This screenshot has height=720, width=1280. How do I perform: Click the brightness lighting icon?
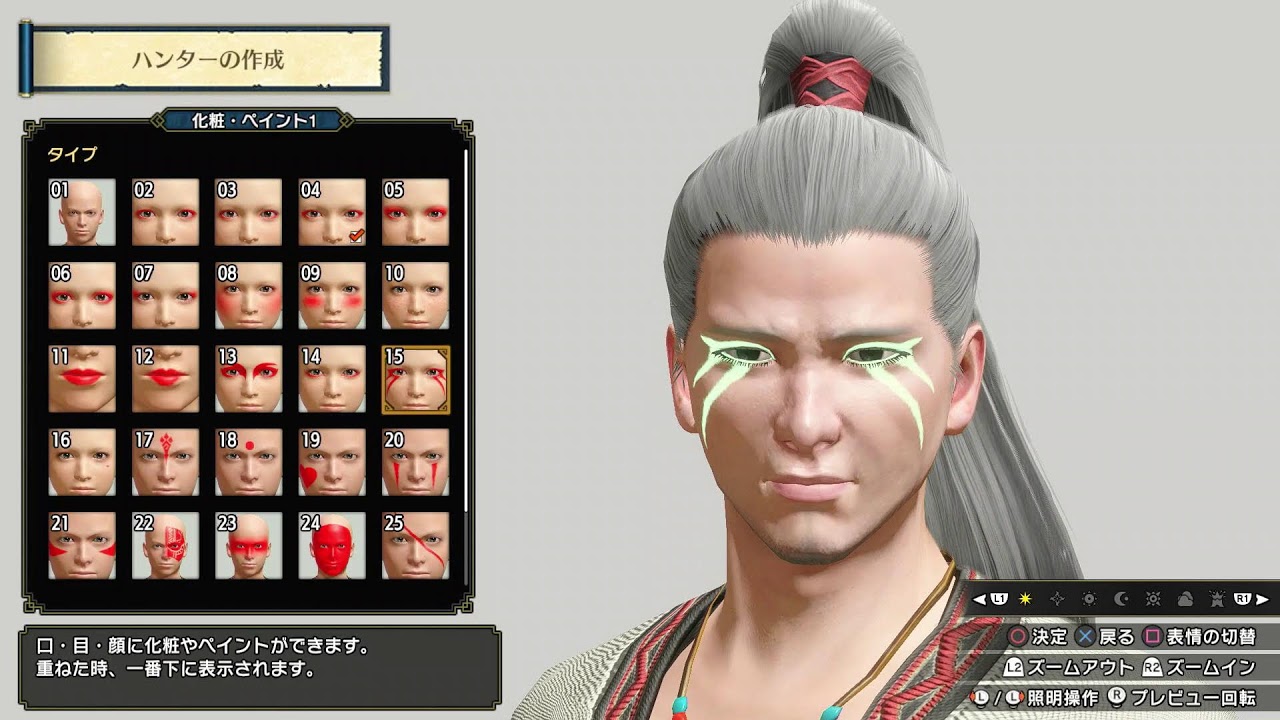[1090, 599]
